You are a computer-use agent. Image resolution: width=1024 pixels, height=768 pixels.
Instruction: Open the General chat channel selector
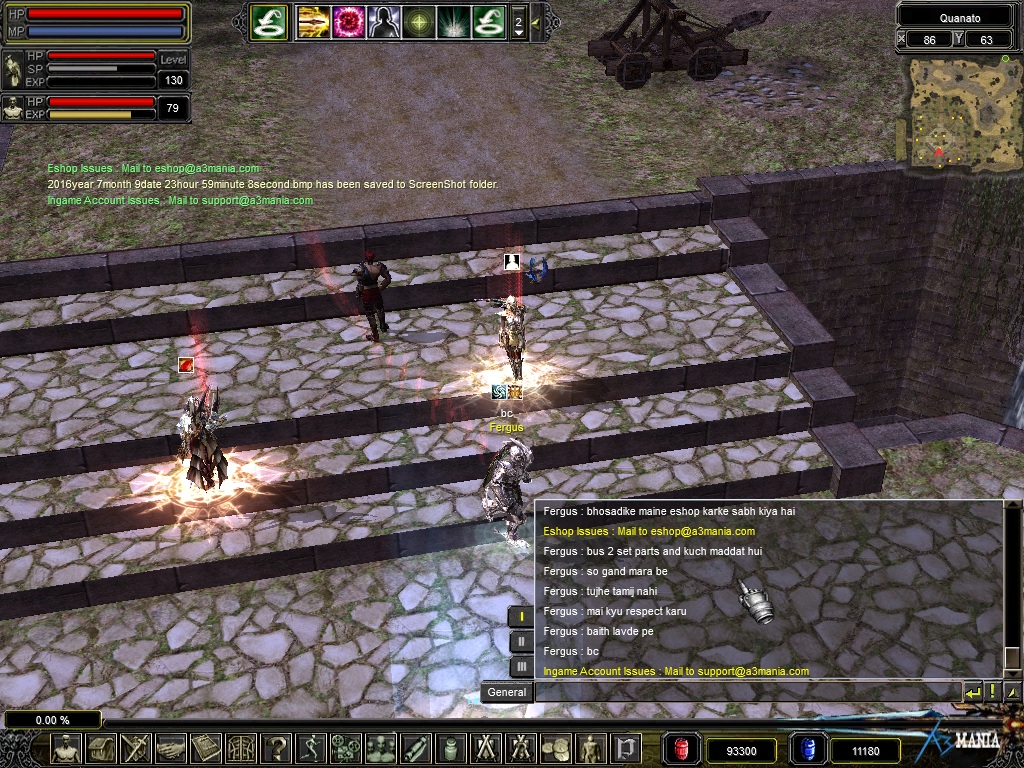[506, 692]
